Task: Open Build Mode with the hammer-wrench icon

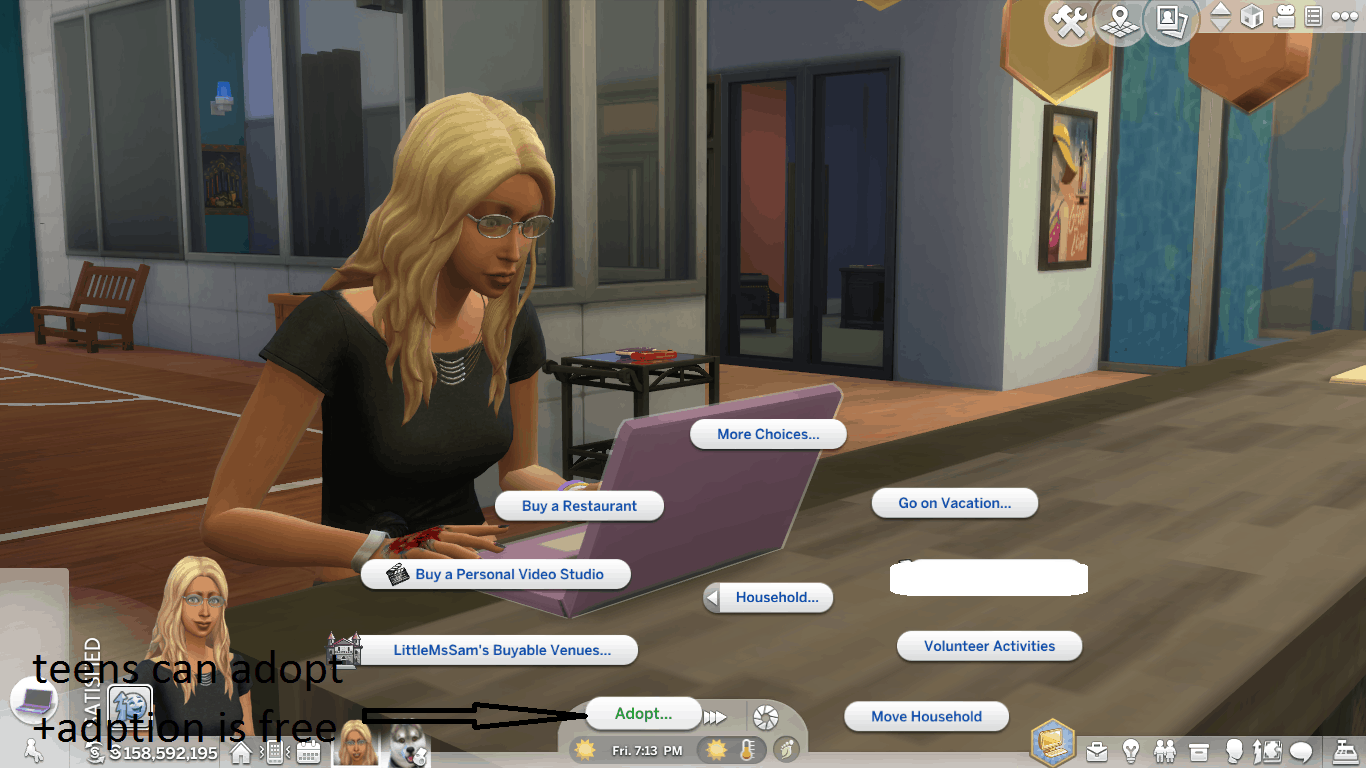Action: tap(1070, 21)
